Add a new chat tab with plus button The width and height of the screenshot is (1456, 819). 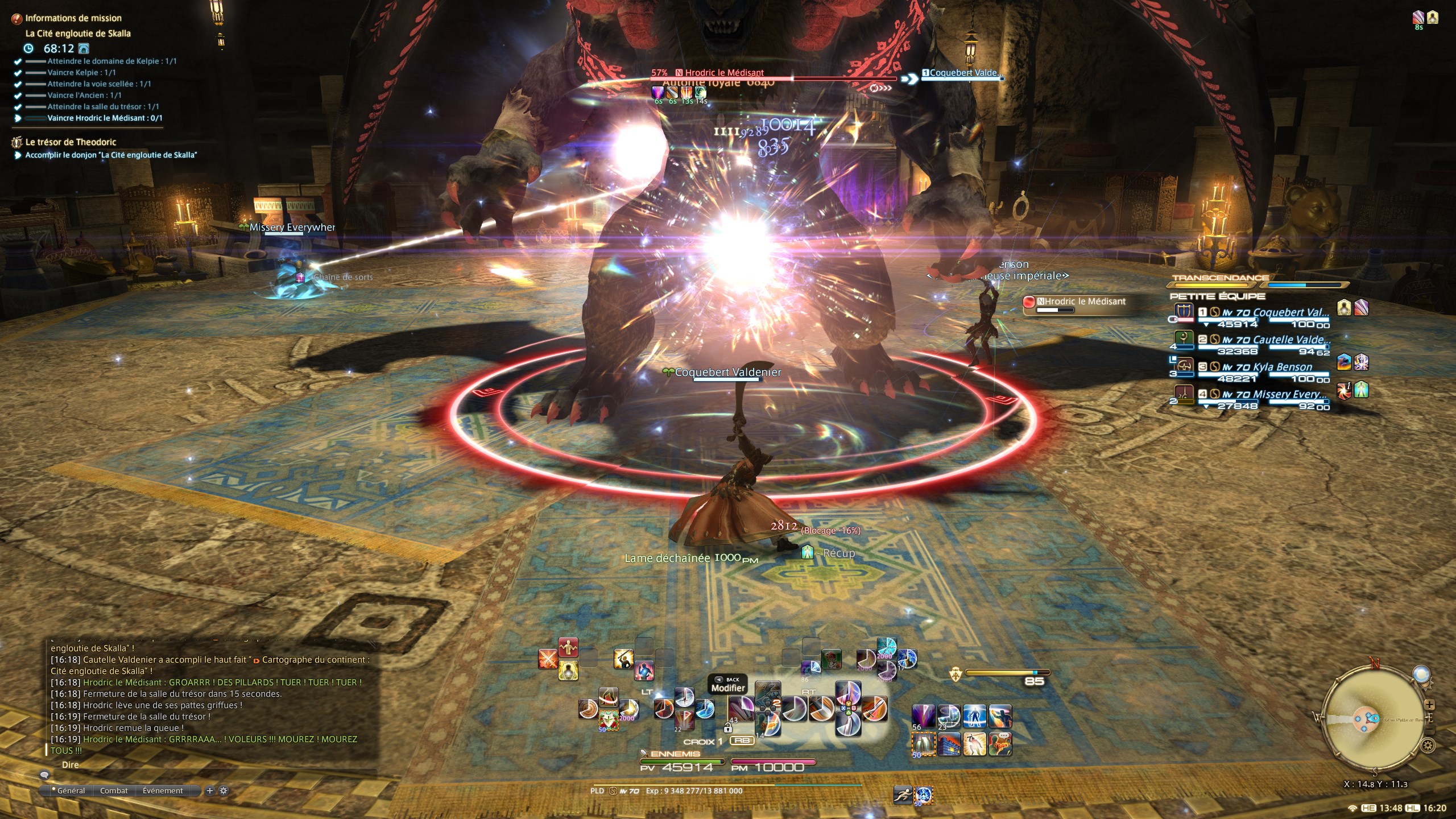click(x=210, y=791)
